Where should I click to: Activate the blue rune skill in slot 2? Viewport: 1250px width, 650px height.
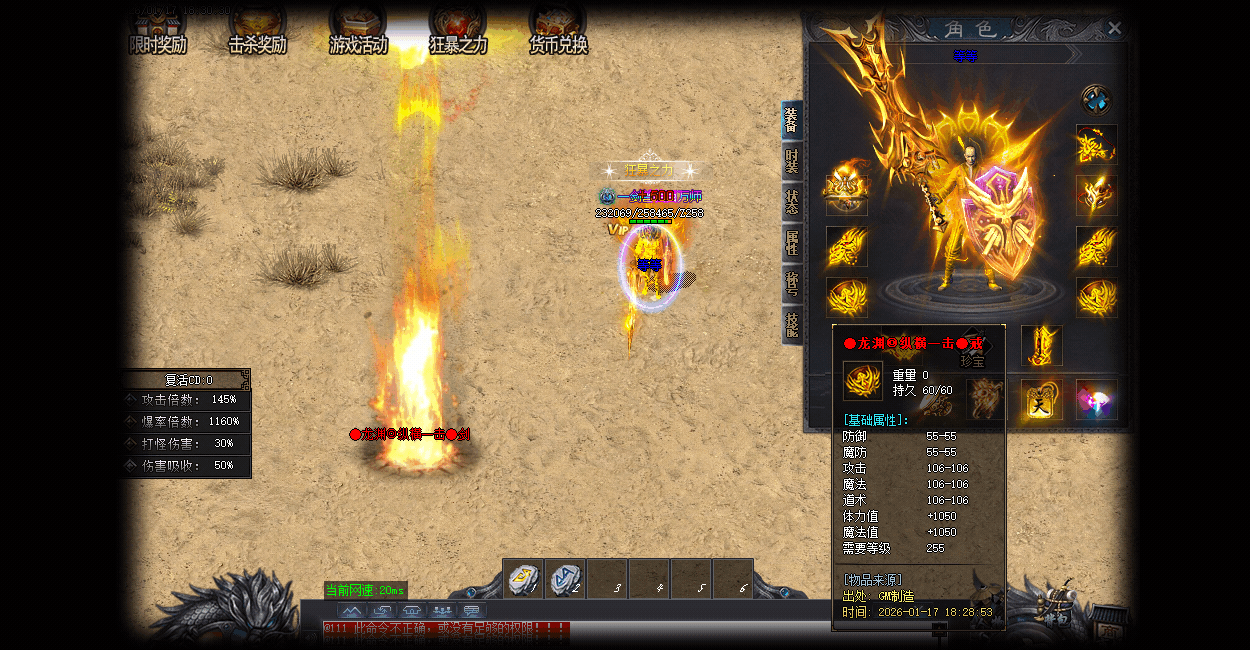point(565,579)
